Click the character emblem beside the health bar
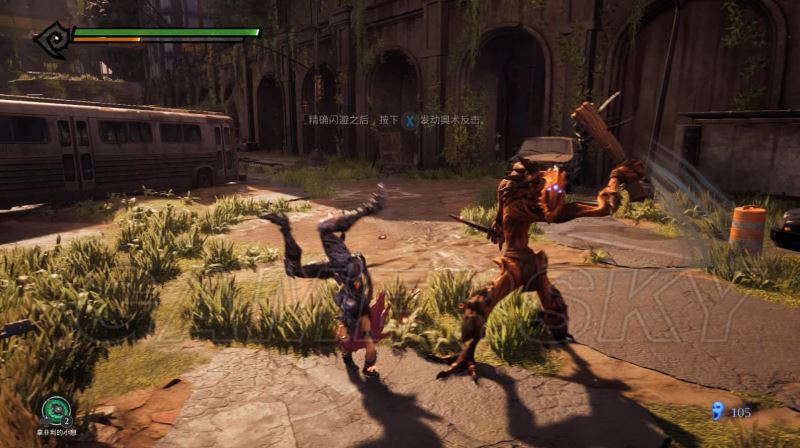 click(50, 40)
